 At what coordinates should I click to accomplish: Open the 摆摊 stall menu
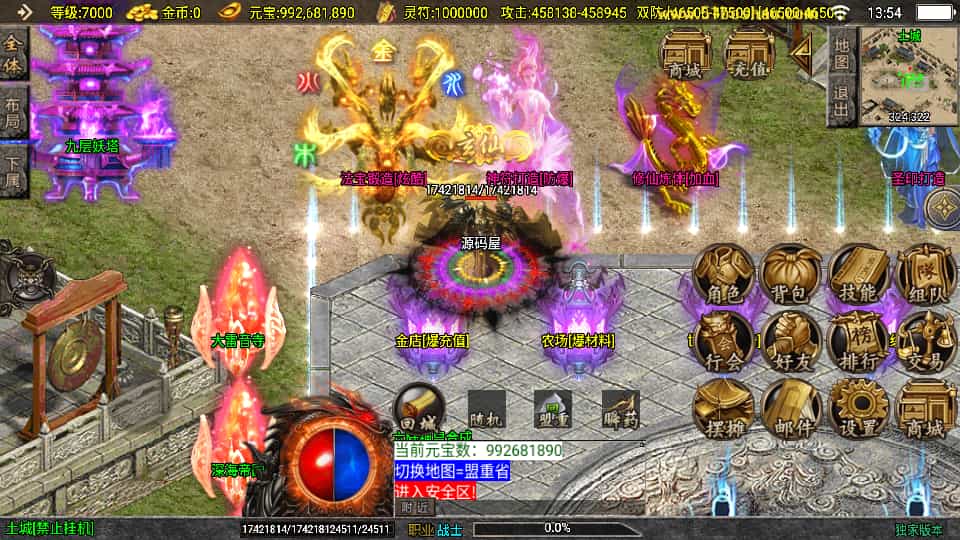[x=724, y=409]
